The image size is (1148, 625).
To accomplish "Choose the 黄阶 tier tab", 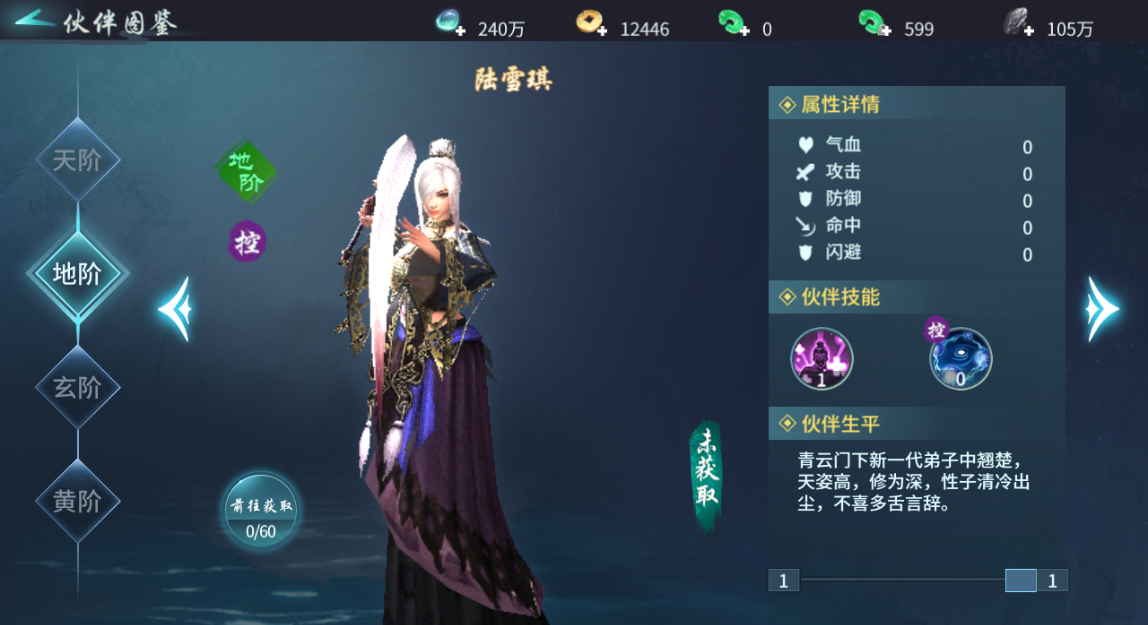I will 77,500.
